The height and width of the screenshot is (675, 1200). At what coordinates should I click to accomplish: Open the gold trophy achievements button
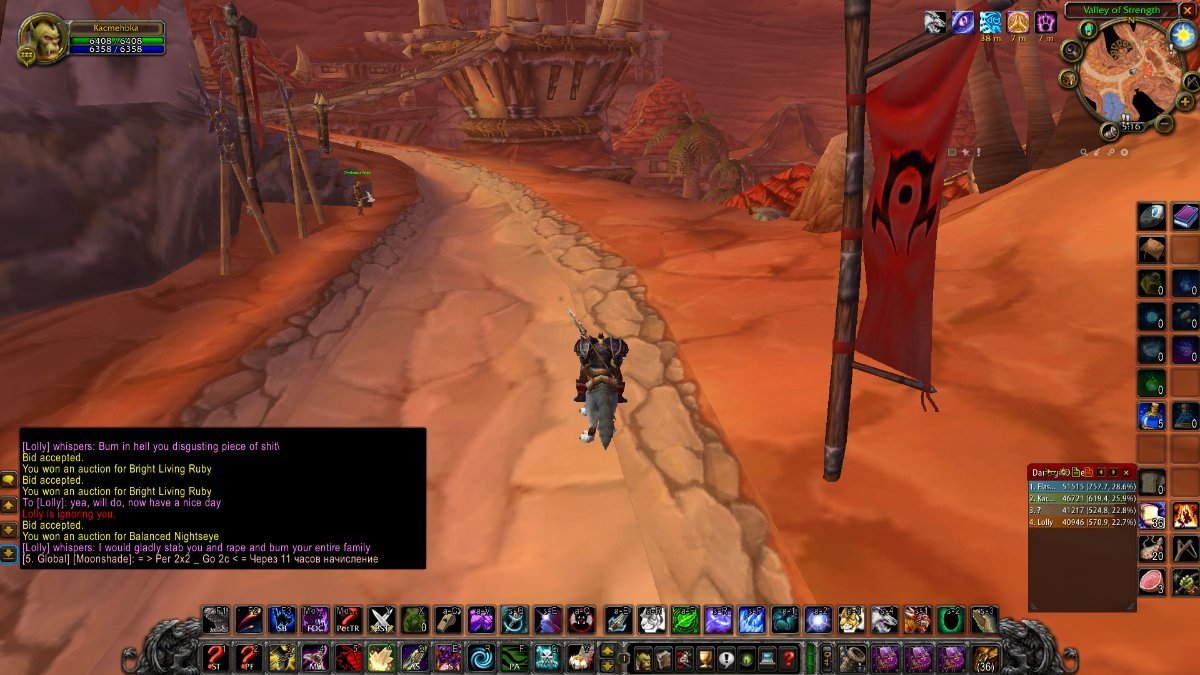point(703,658)
